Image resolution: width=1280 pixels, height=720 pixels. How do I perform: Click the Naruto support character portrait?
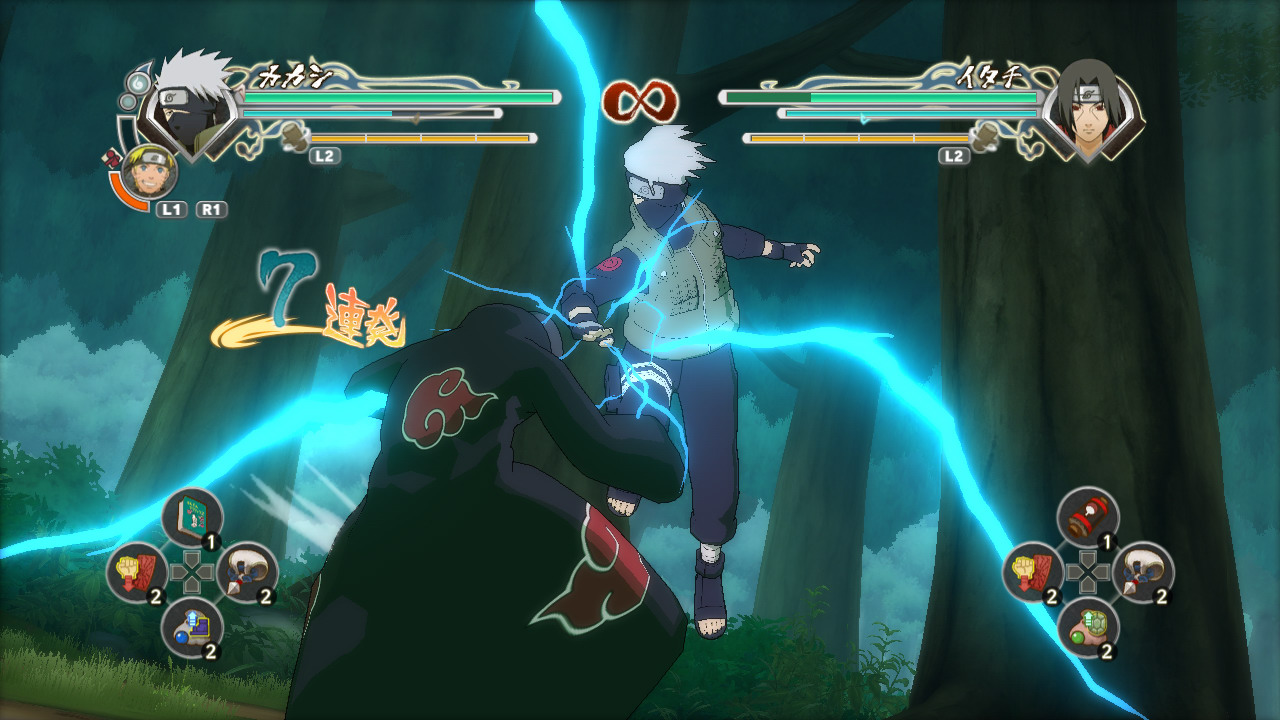152,171
